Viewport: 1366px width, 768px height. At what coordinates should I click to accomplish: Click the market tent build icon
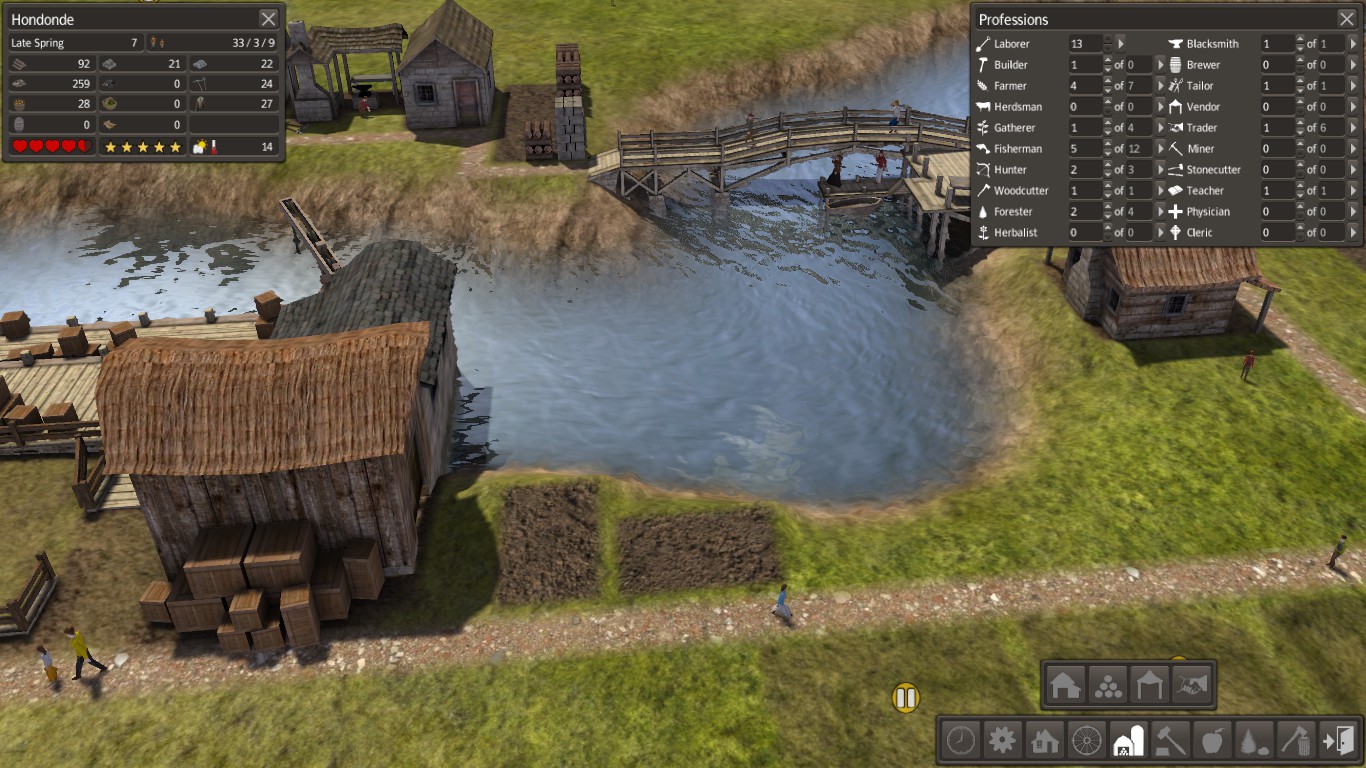point(1149,685)
